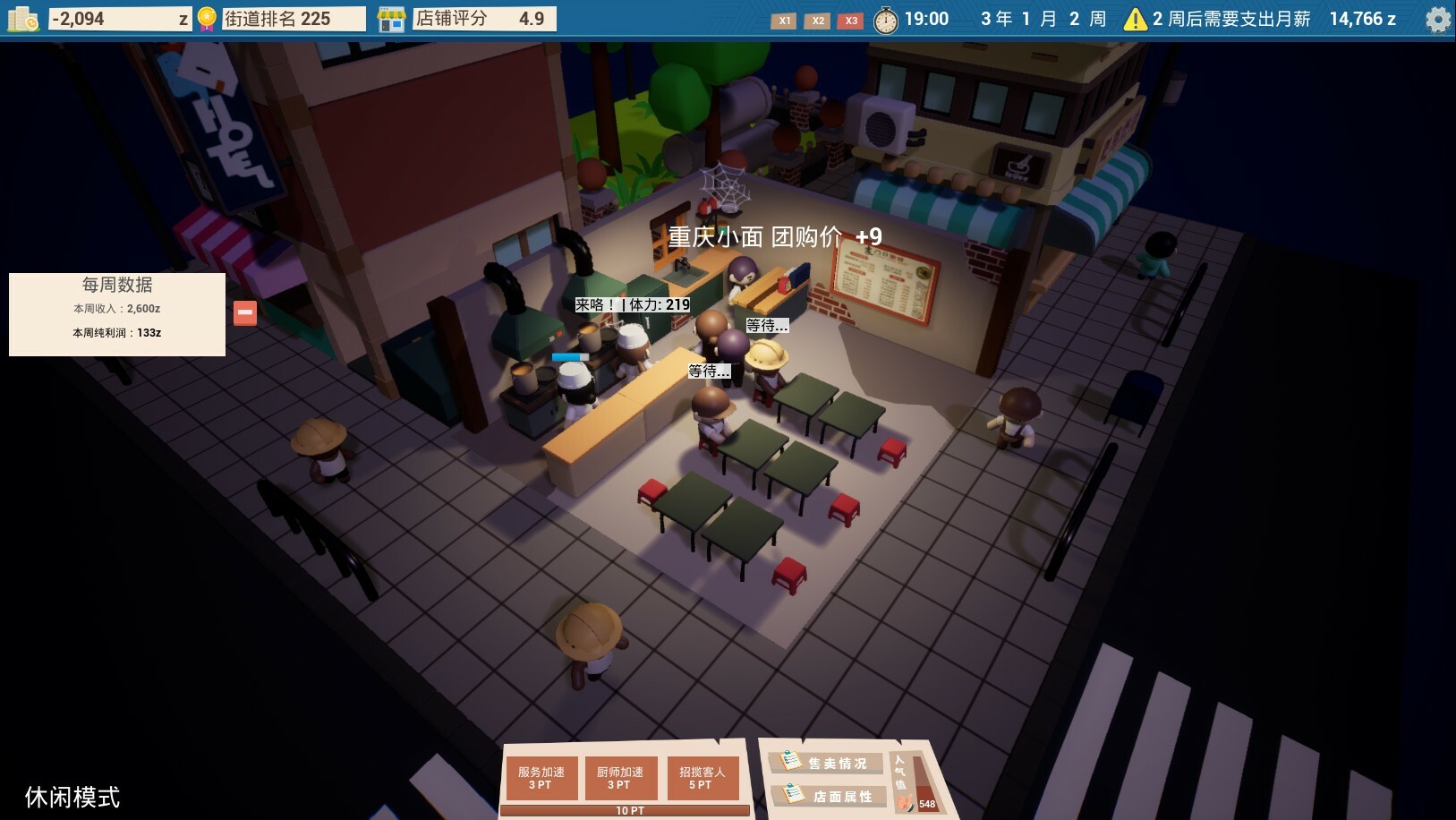This screenshot has width=1456, height=820.
Task: Click the 厨师加速 3PT boost tile
Action: pyautogui.click(x=622, y=777)
